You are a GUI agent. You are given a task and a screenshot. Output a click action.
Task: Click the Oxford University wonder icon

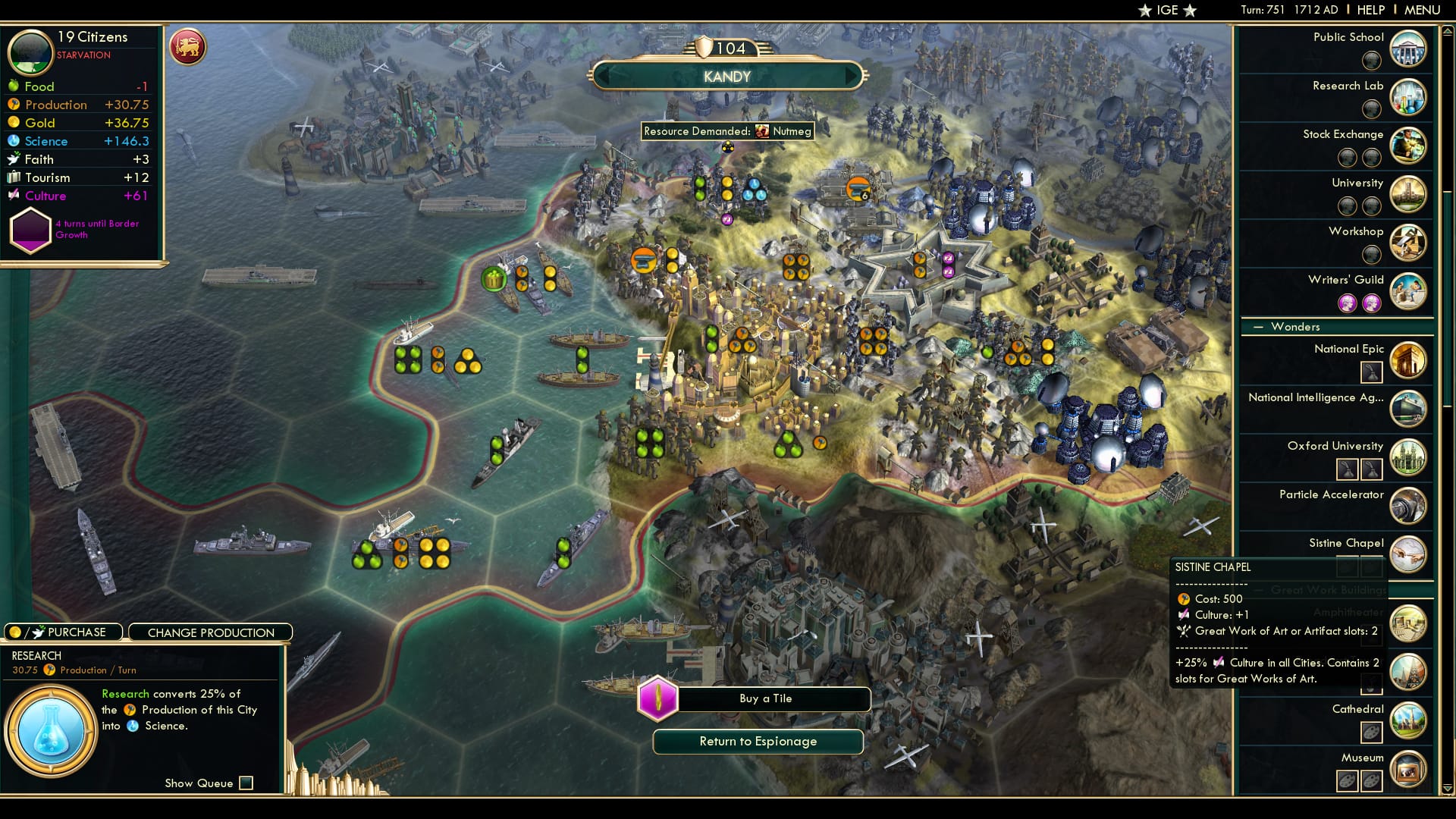[x=1408, y=457]
